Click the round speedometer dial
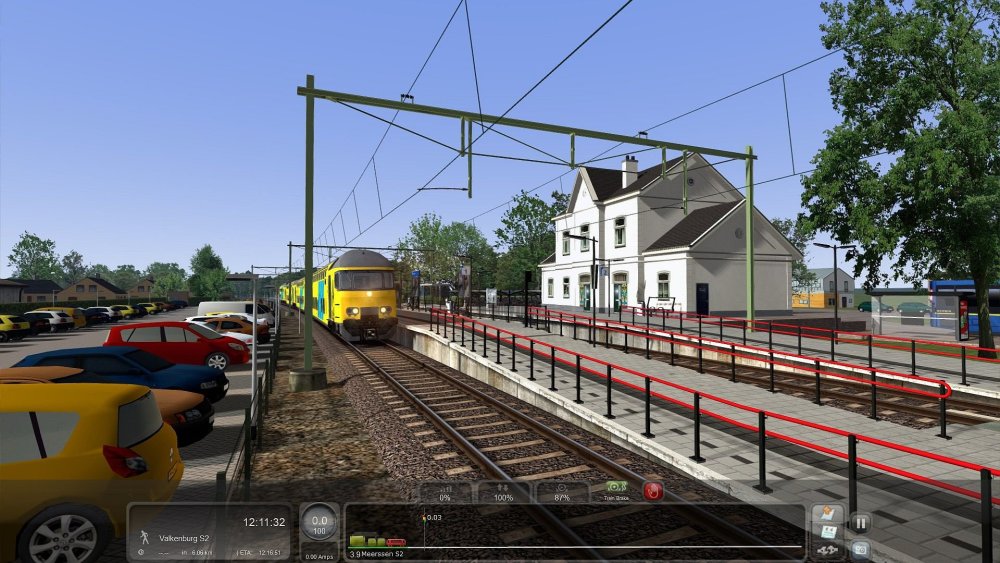 tap(319, 524)
